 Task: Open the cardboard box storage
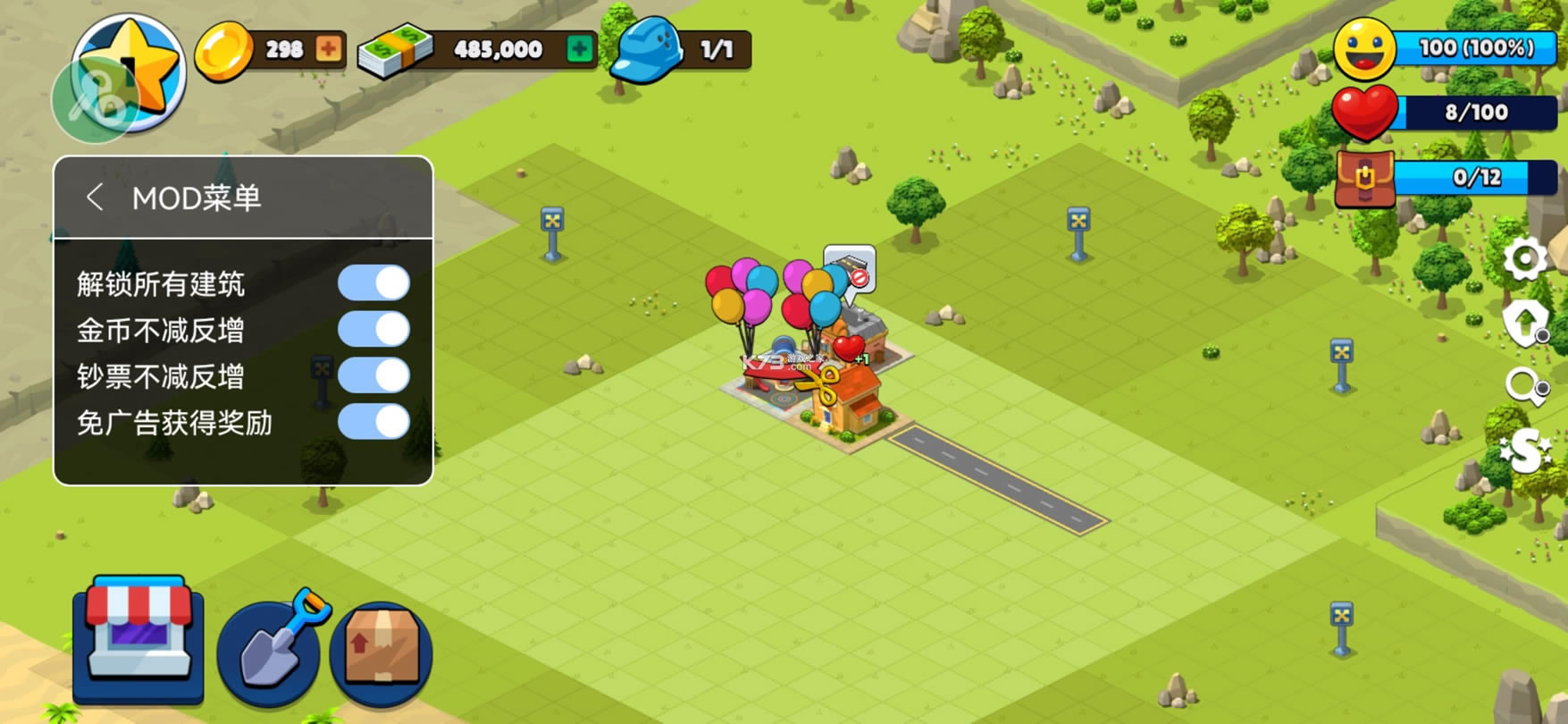(x=382, y=653)
